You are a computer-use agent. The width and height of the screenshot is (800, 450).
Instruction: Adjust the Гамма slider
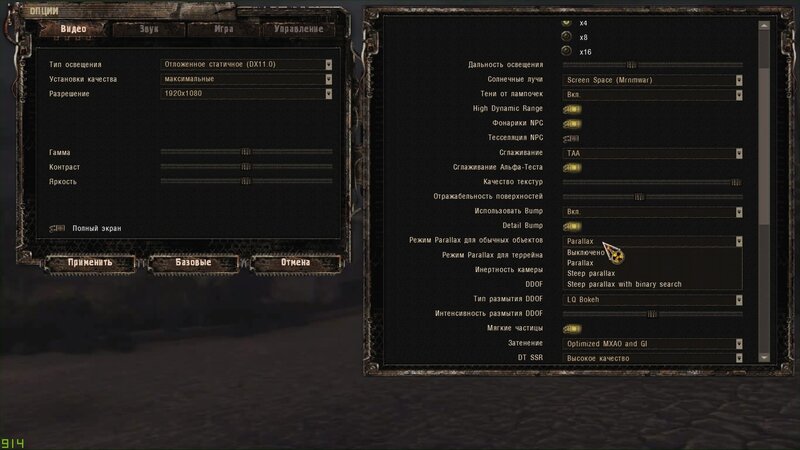246,152
